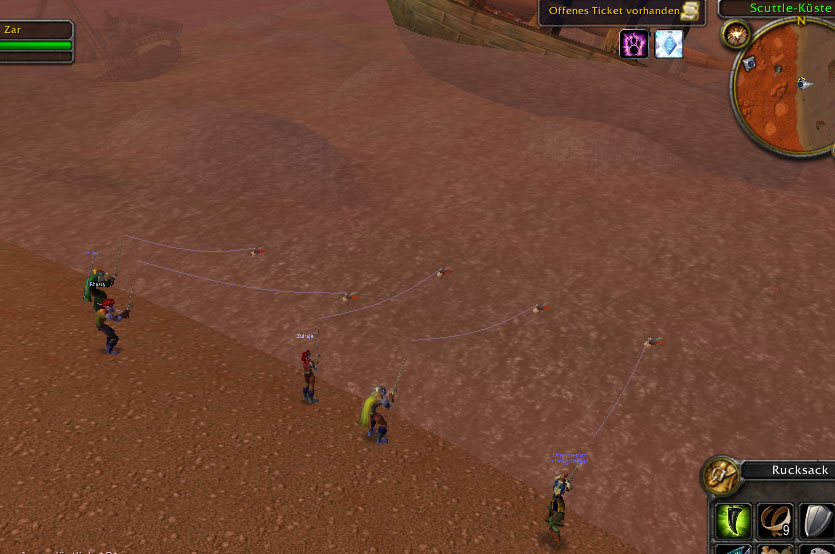The width and height of the screenshot is (835, 554).
Task: Select the blue ice crystal buff icon
Action: point(668,44)
